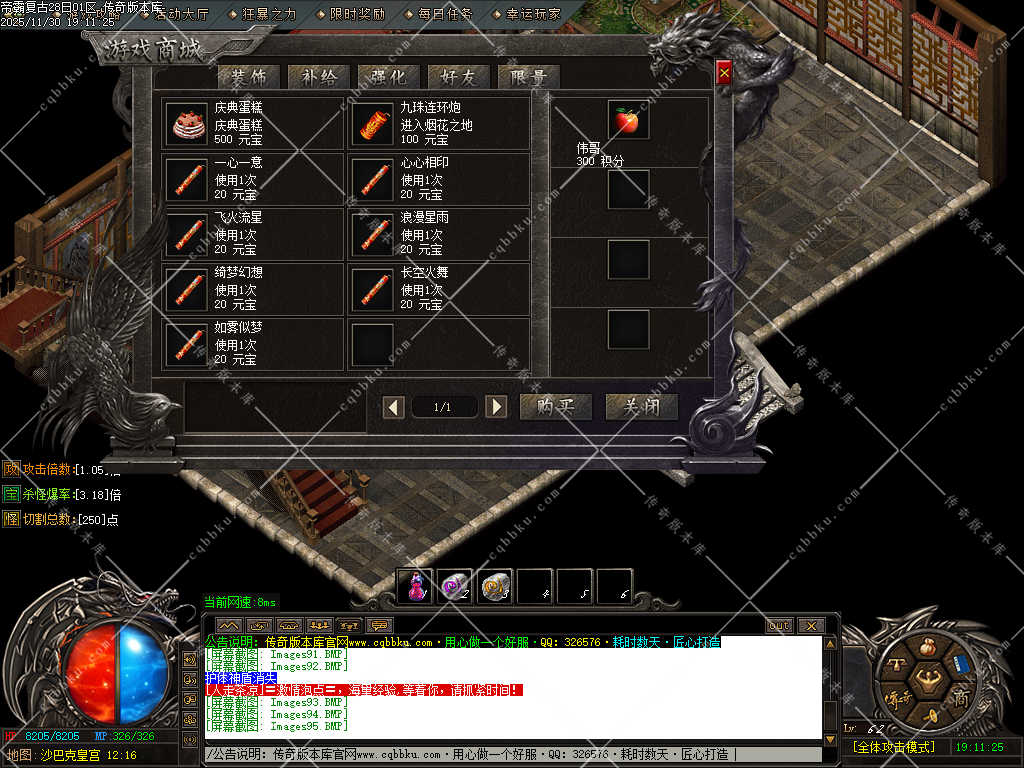The width and height of the screenshot is (1024, 768).
Task: Click the 购买 buy button
Action: click(556, 407)
